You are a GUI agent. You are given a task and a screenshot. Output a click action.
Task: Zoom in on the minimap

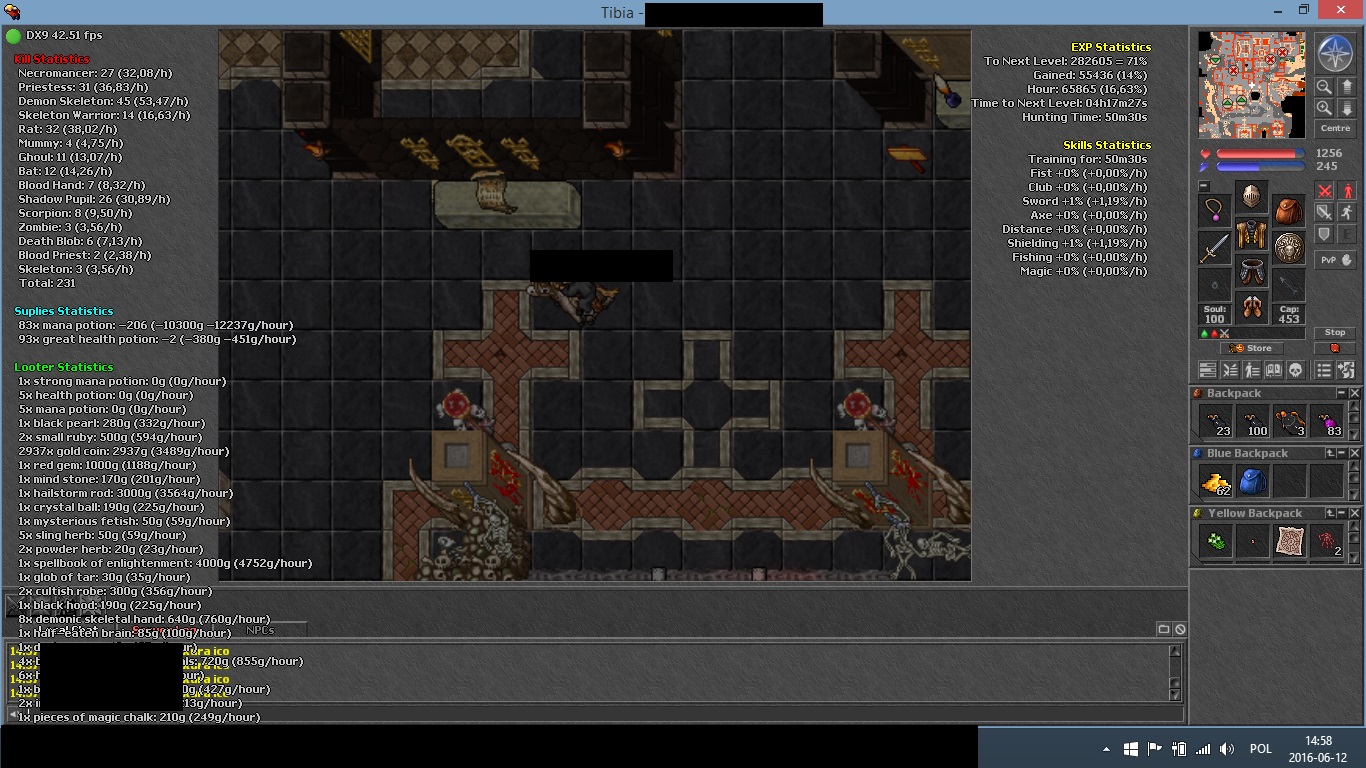(x=1324, y=108)
